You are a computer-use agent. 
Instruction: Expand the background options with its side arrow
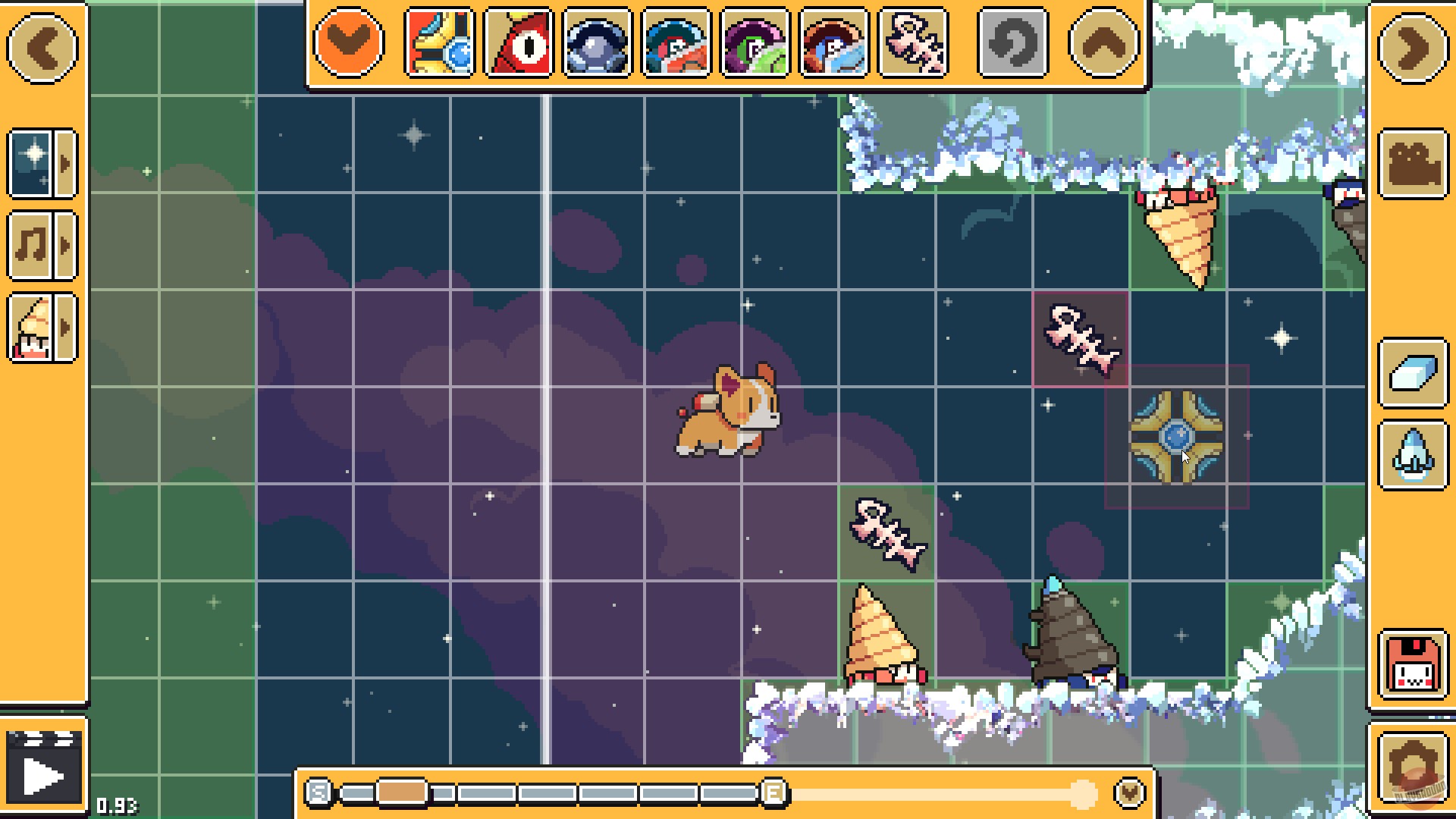click(x=64, y=163)
